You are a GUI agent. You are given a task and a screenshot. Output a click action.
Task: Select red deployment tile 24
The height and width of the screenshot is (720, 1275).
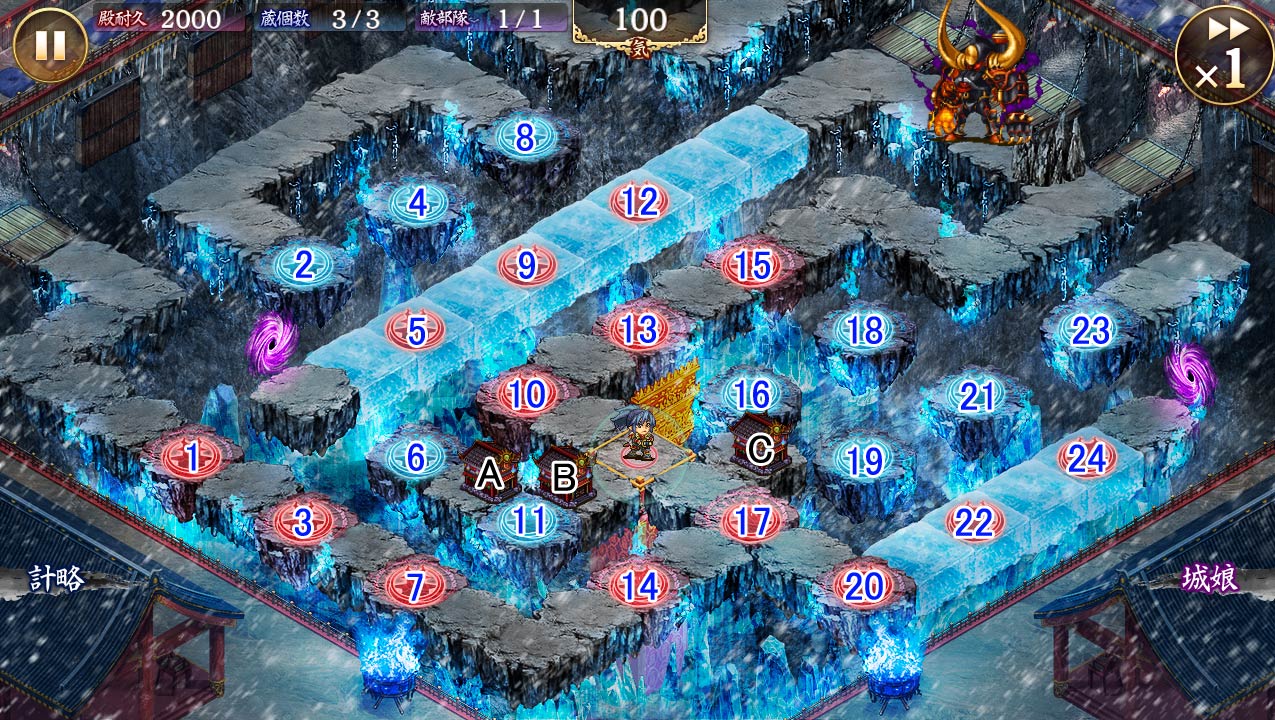point(1087,458)
